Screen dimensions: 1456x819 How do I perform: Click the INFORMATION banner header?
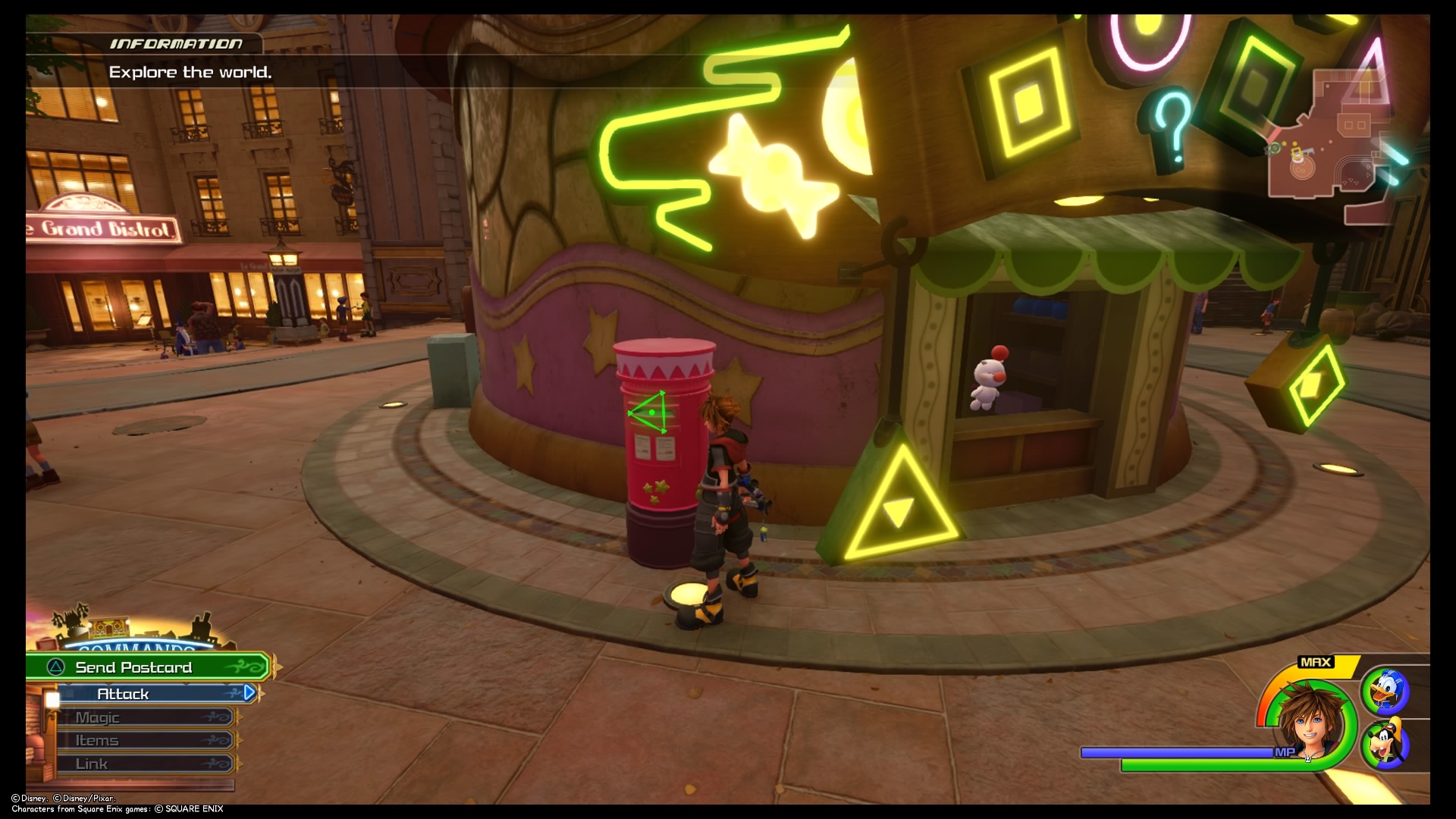(x=177, y=43)
